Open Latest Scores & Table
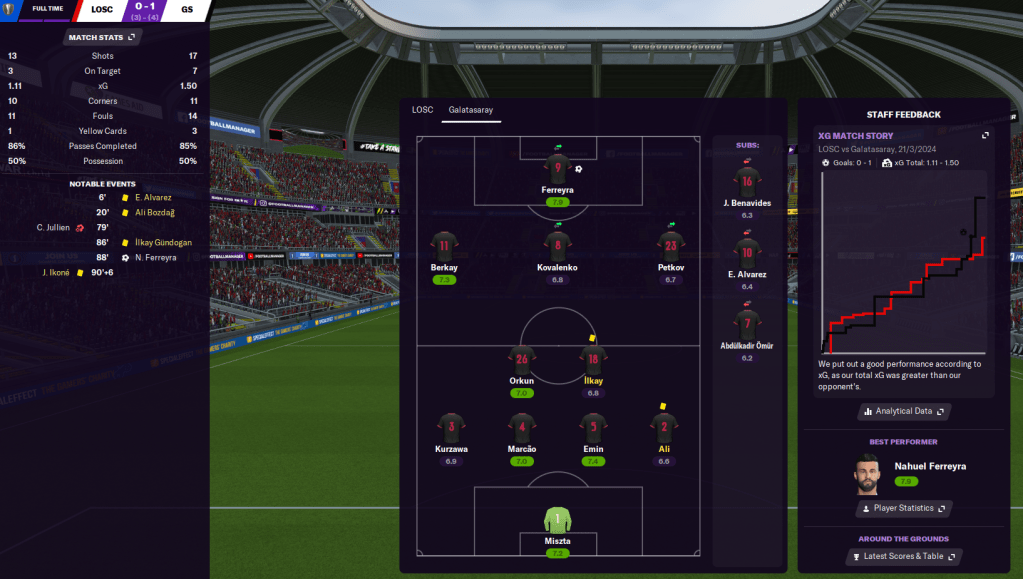This screenshot has width=1023, height=579. coord(902,556)
